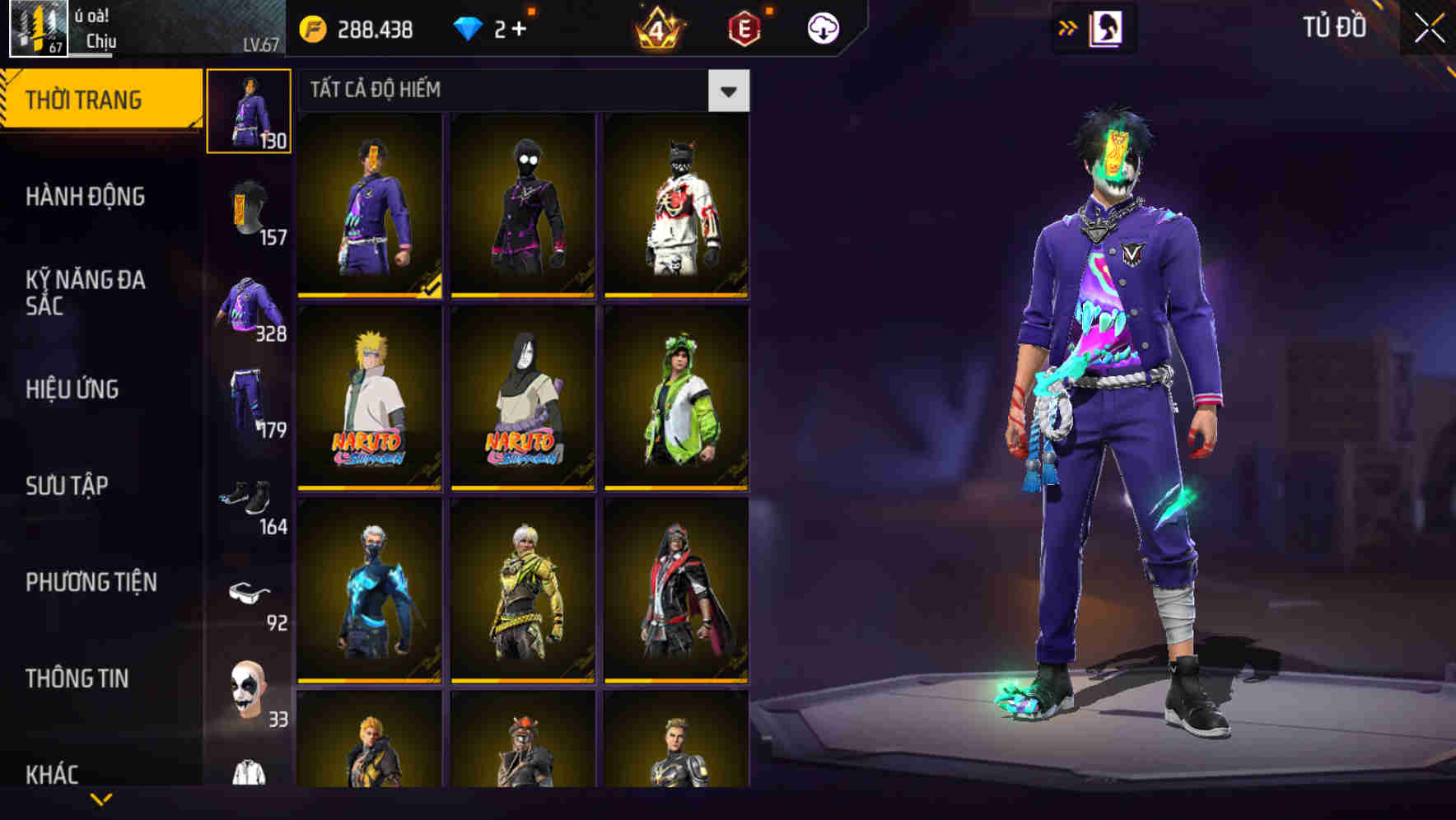1456x820 pixels.
Task: Open the cloud download resources icon
Action: tap(823, 26)
